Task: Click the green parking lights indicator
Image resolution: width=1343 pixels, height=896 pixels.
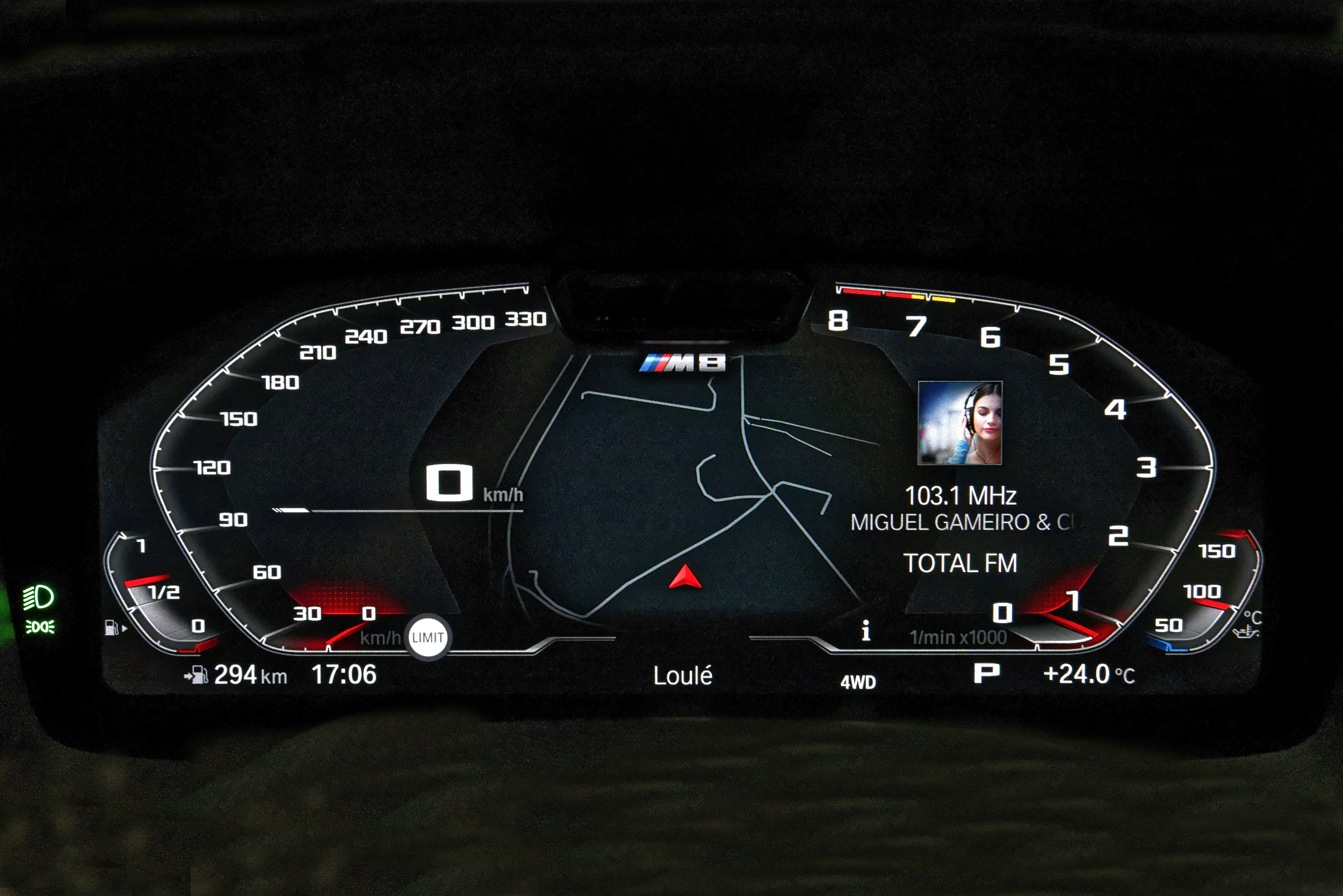Action: [x=40, y=627]
